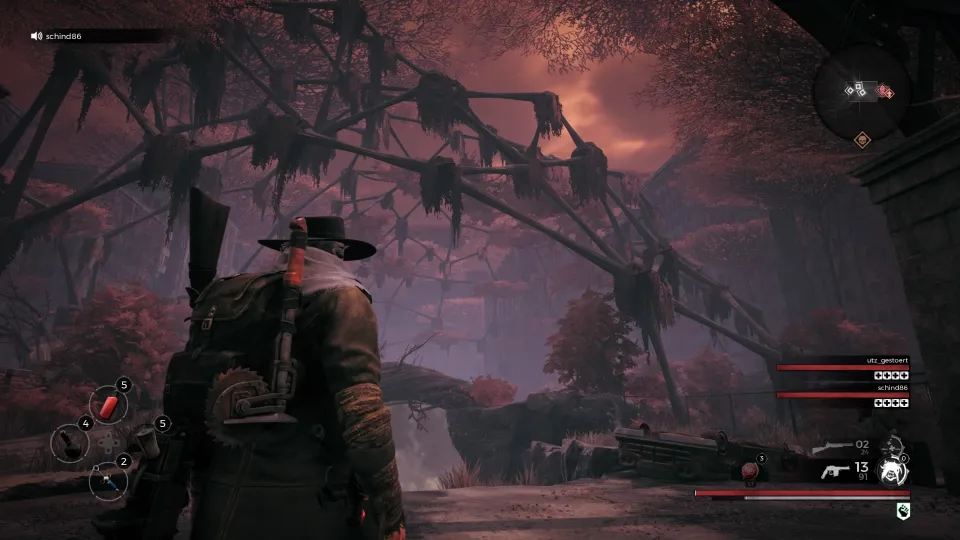Open the circular minimap
Screen dimensions: 960x540
coord(861,91)
